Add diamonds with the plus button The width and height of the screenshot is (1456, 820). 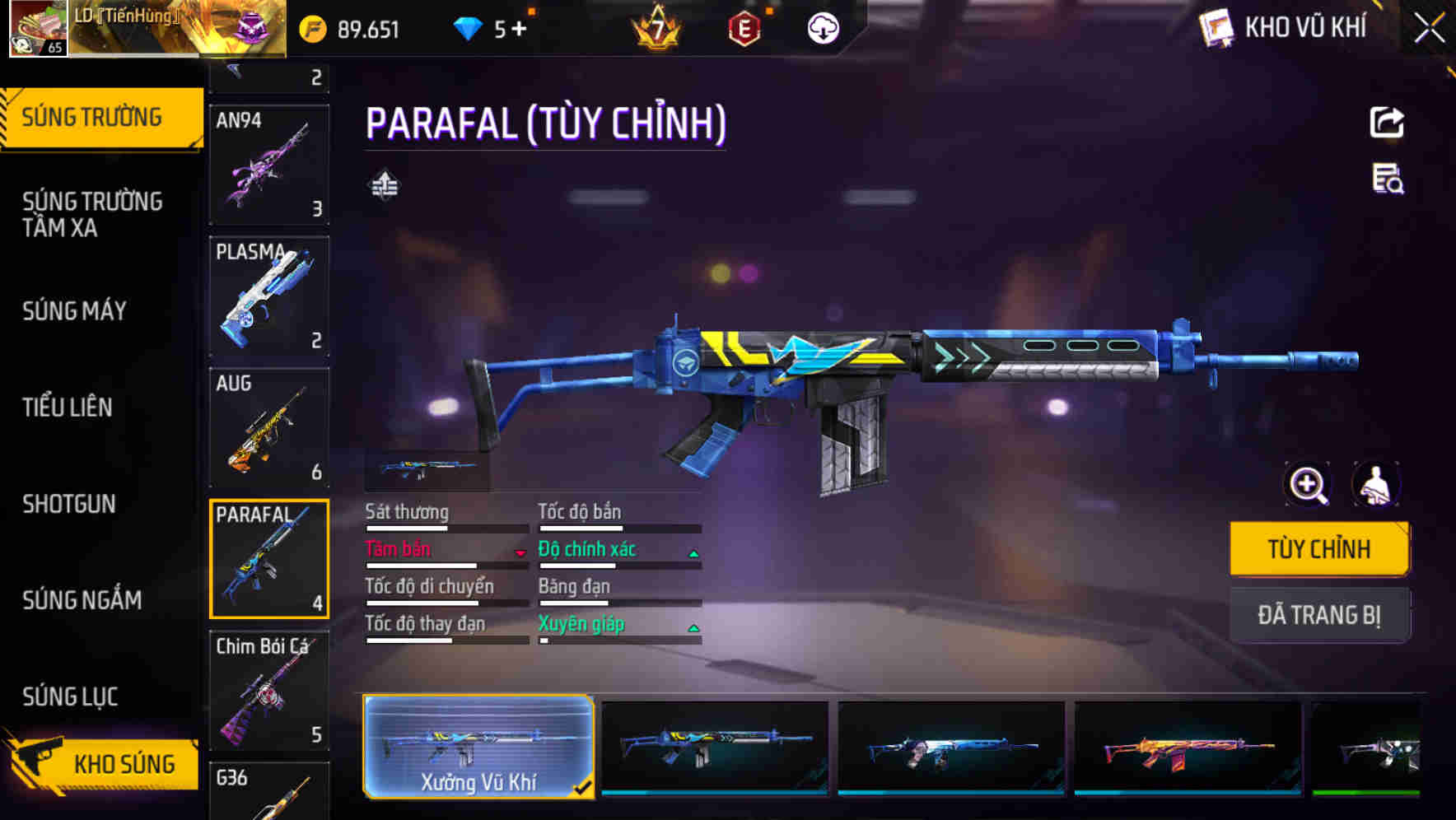click(519, 30)
